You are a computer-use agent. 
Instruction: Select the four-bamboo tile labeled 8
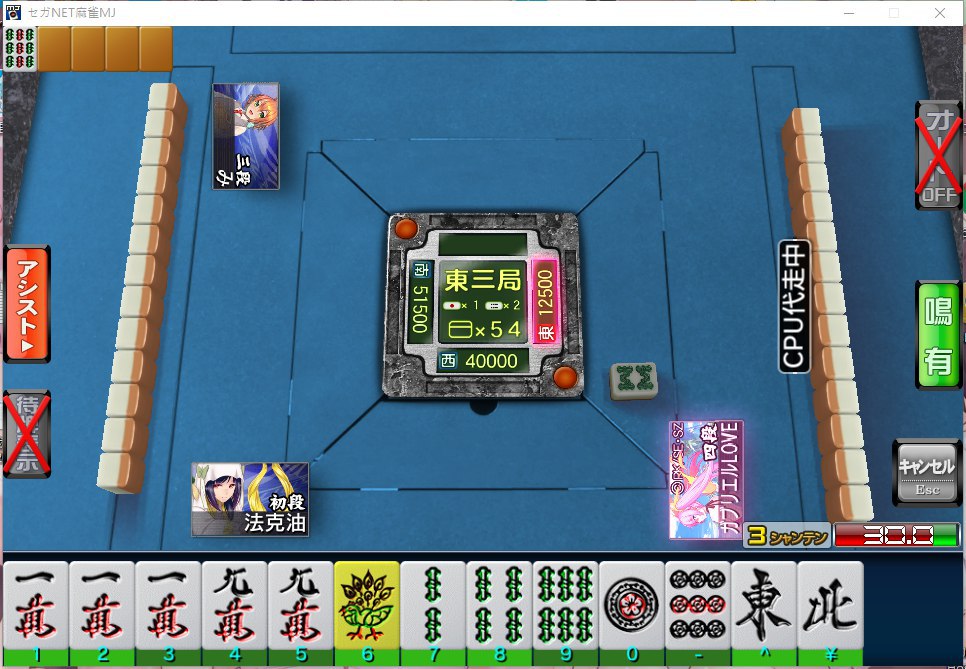click(498, 607)
